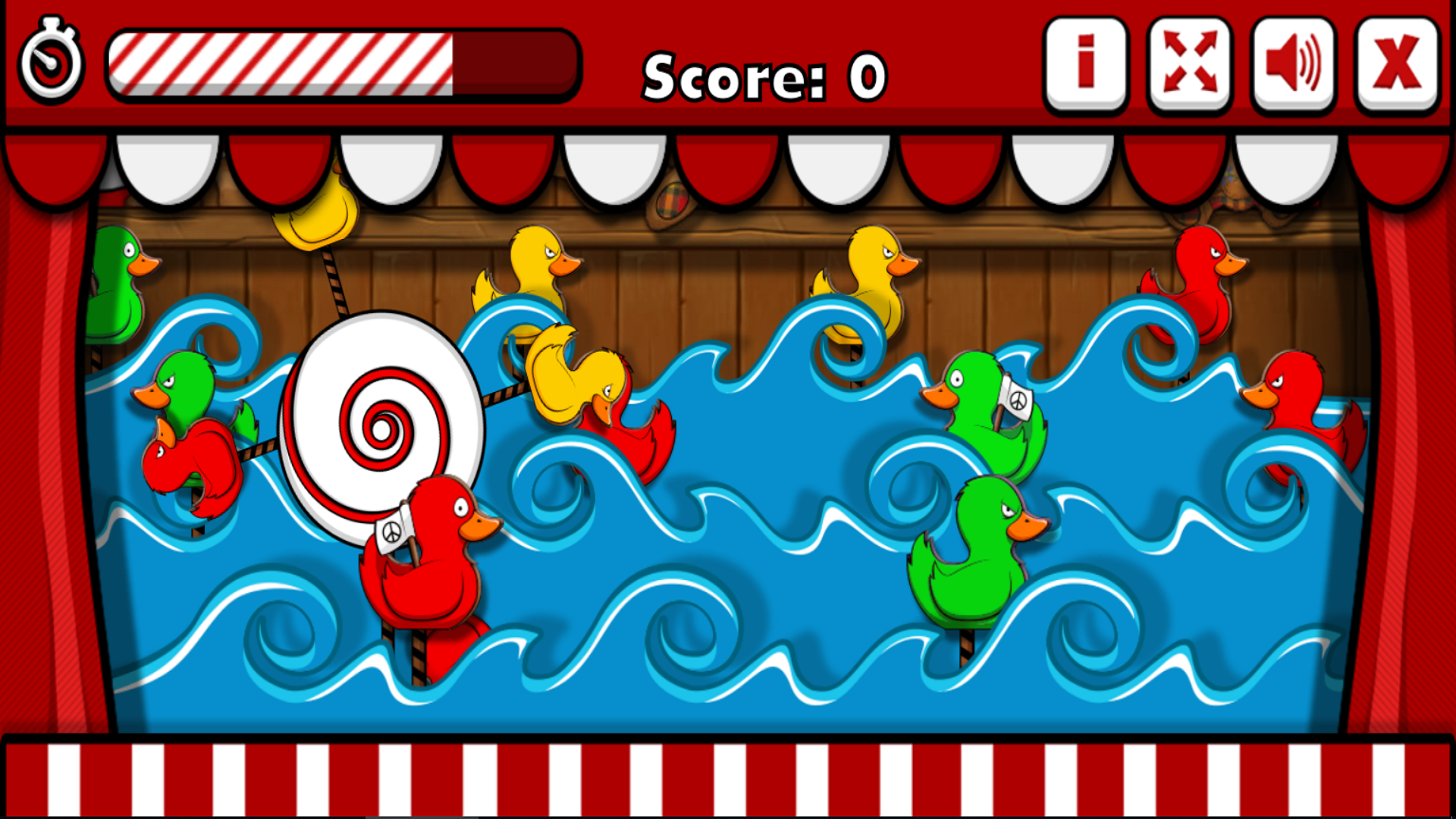Toggle fullscreen mode with the arrows icon
Image resolution: width=1456 pixels, height=819 pixels.
tap(1190, 65)
